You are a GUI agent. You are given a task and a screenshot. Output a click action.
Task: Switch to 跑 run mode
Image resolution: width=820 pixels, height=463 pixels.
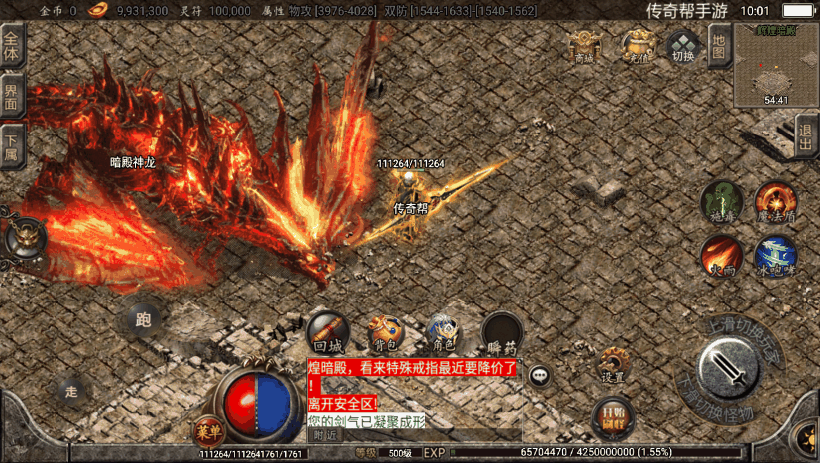point(143,320)
